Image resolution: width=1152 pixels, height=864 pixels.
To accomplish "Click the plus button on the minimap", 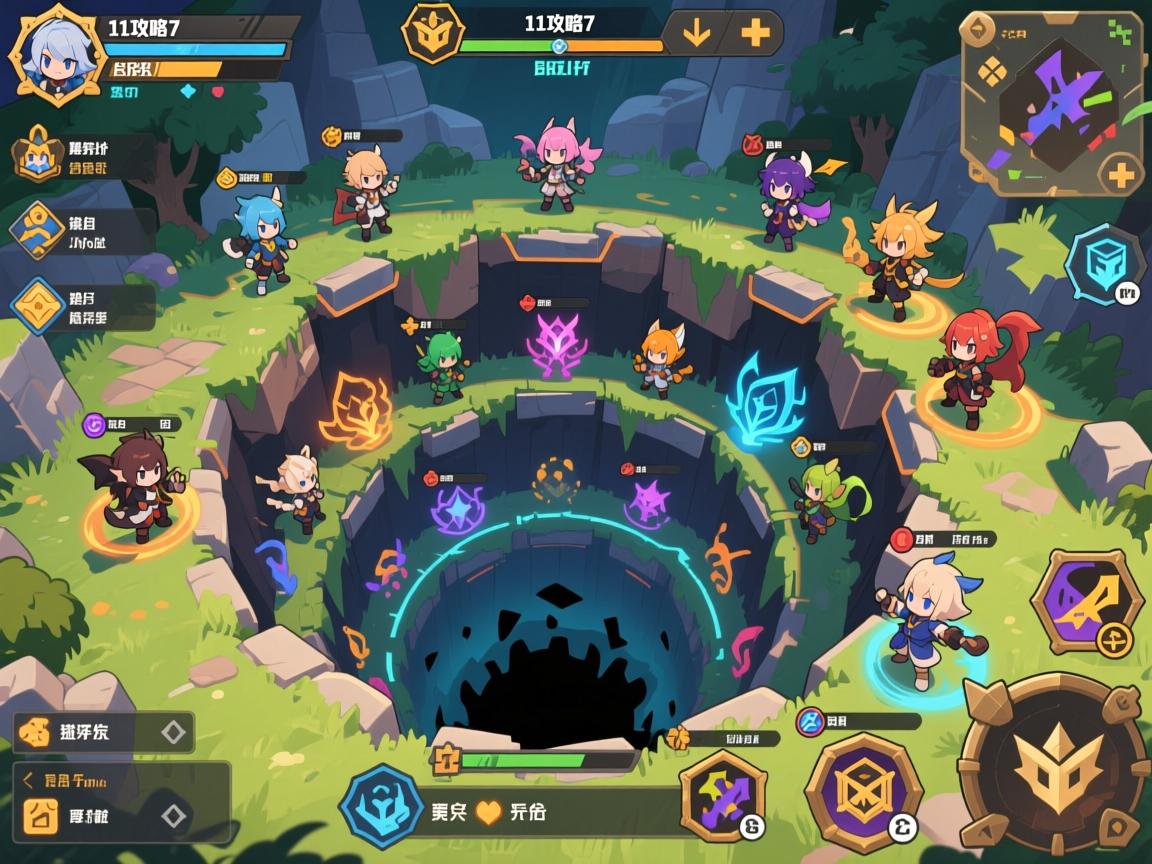I will click(1121, 176).
